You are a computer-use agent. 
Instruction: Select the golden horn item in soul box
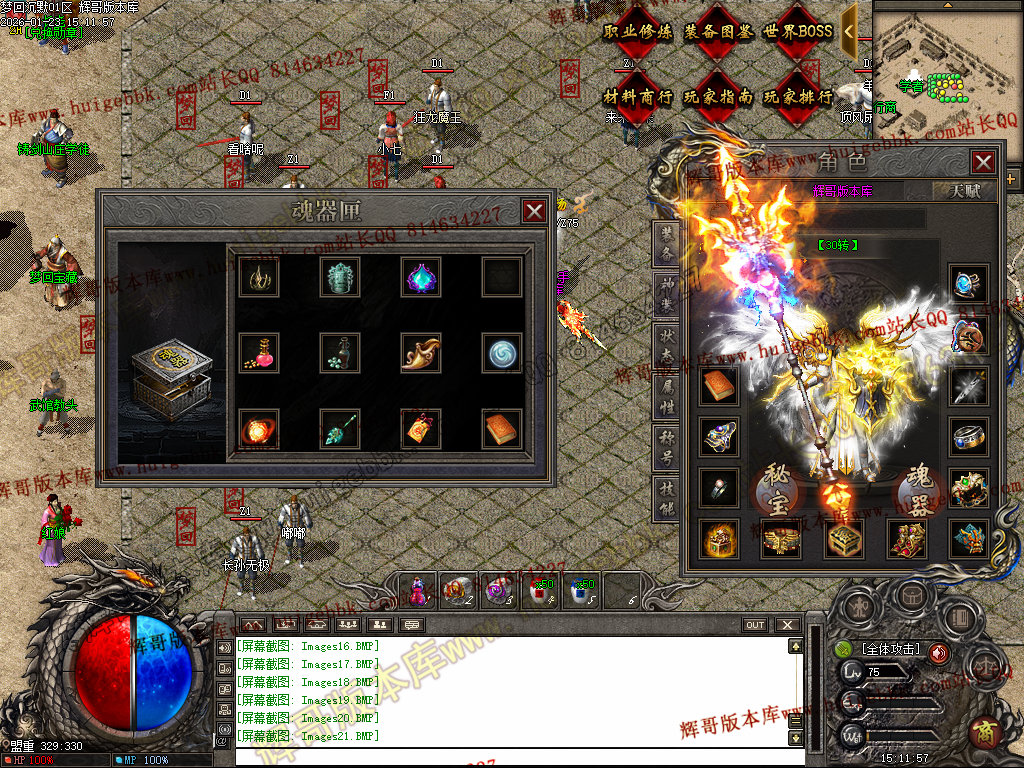(421, 352)
